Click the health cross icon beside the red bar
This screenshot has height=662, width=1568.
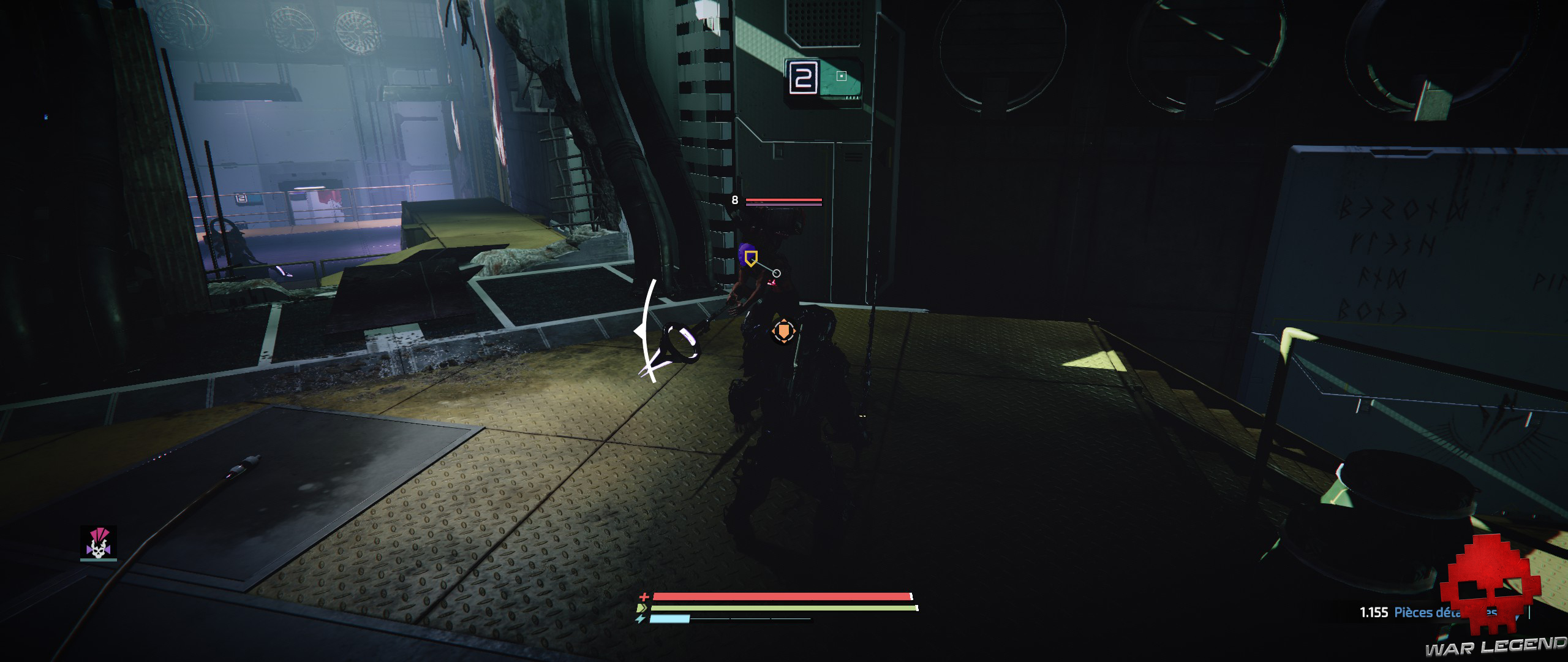[x=643, y=598]
